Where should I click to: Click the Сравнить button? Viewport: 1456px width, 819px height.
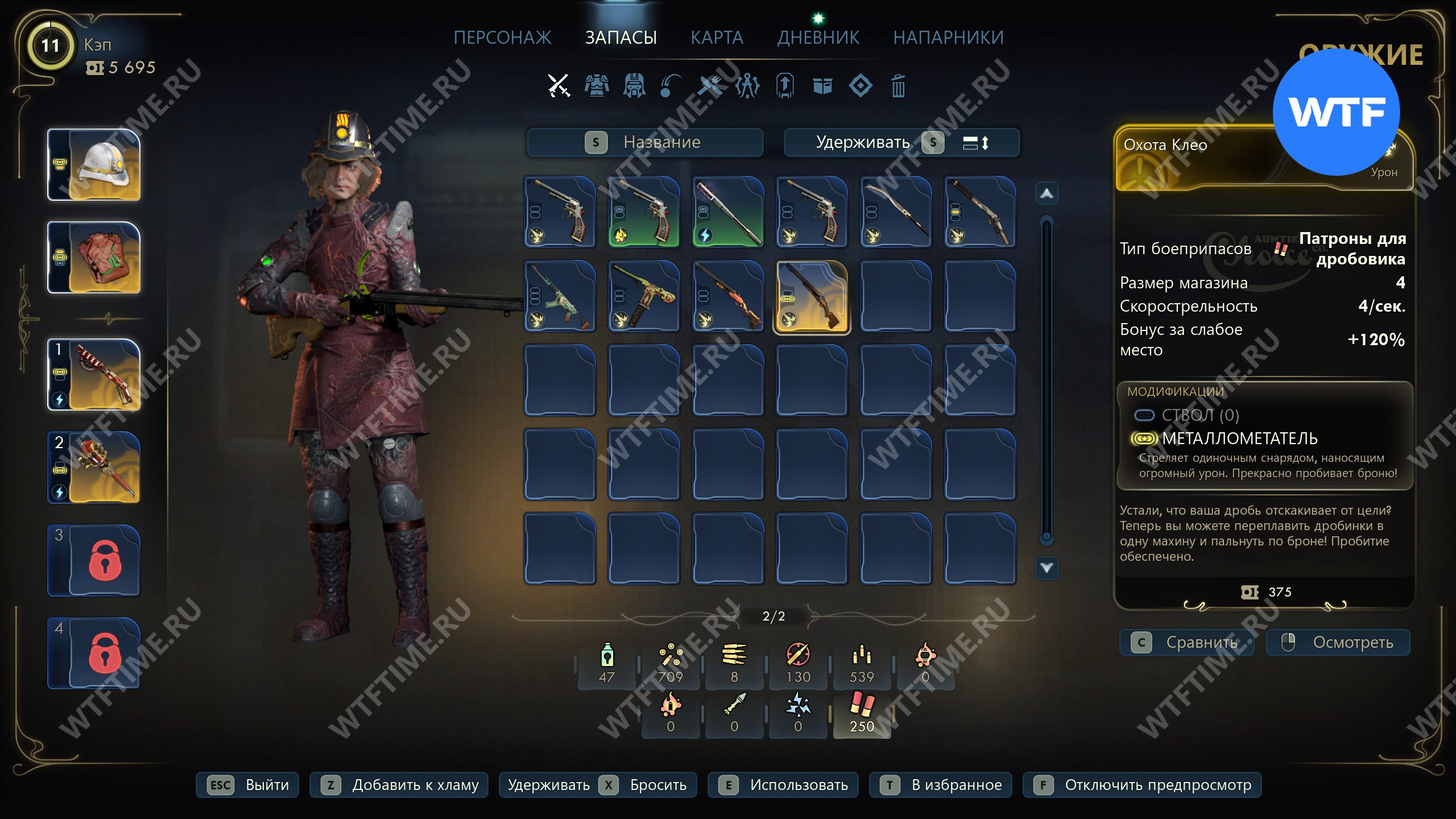tap(1187, 643)
